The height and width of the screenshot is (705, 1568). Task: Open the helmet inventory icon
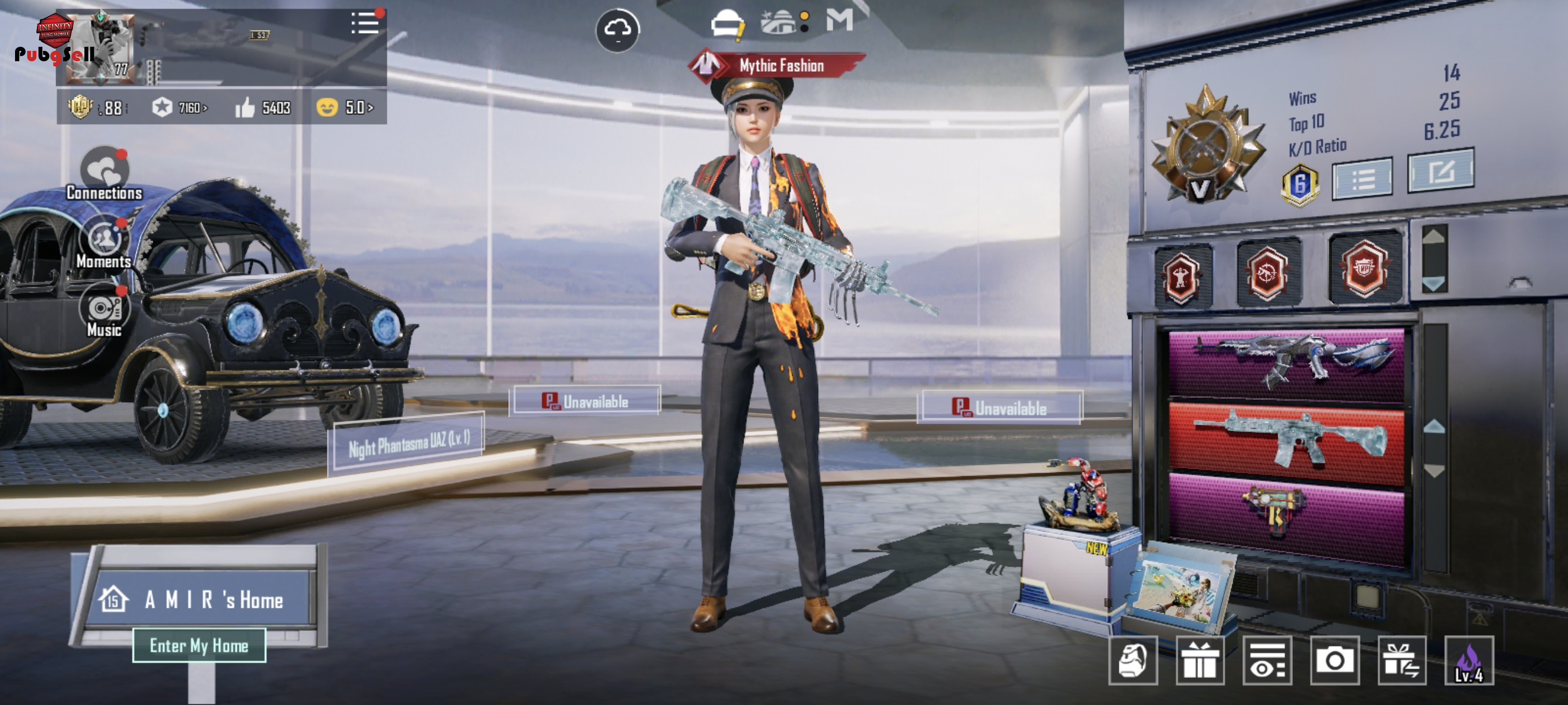(727, 24)
